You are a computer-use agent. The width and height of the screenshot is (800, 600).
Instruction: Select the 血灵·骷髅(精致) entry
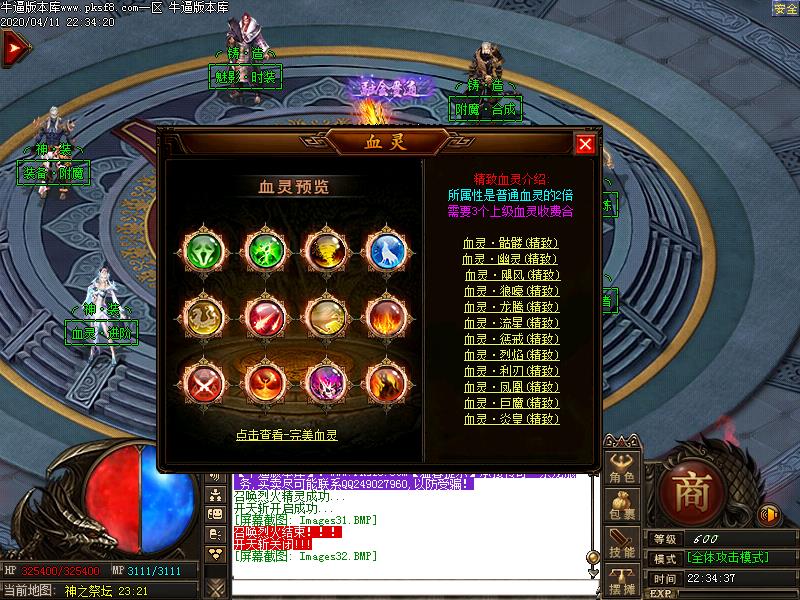click(511, 243)
